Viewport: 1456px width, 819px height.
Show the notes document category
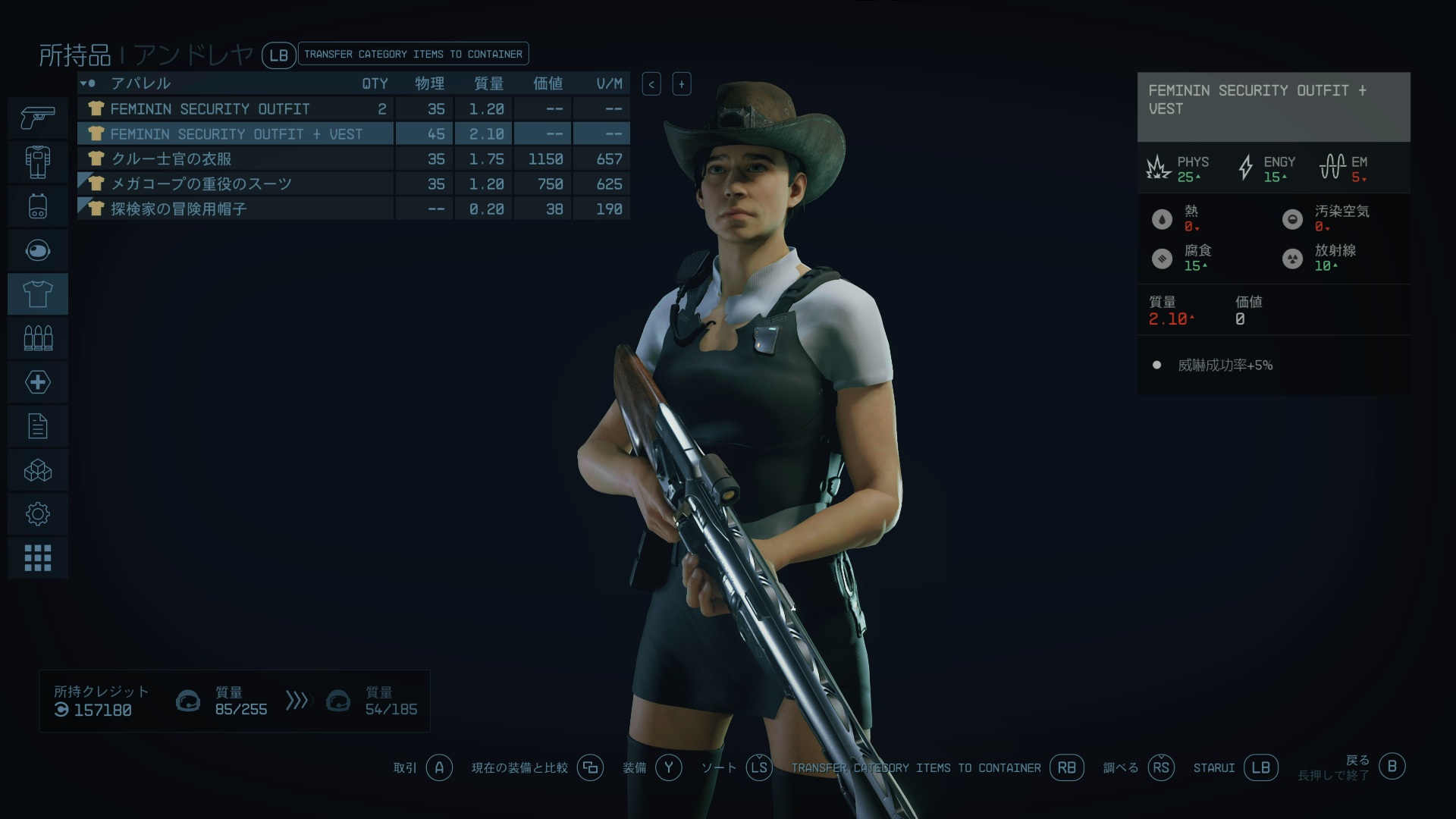(x=38, y=426)
